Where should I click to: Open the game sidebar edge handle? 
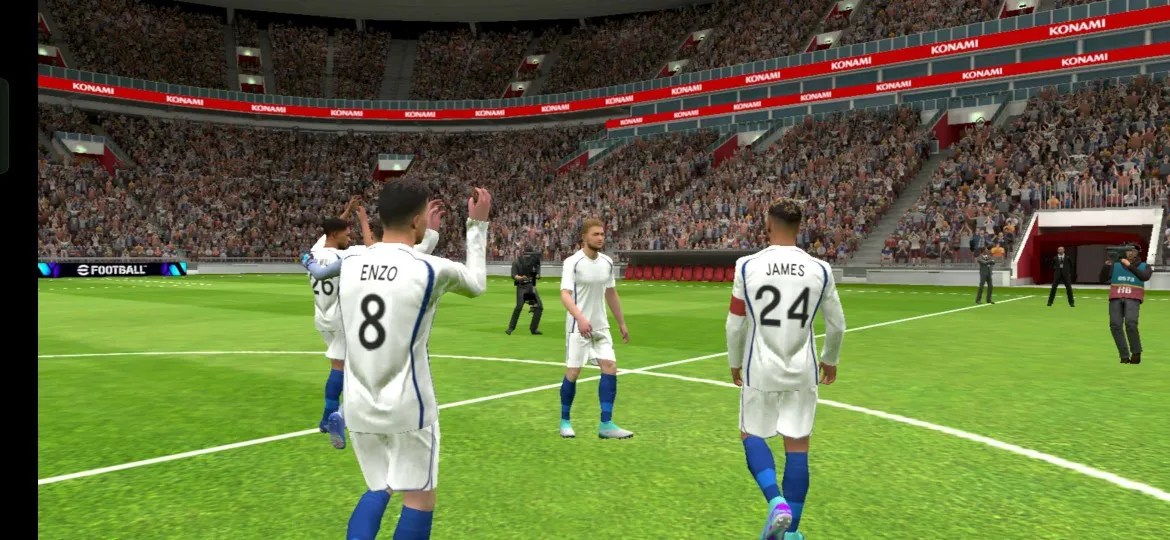(4, 126)
